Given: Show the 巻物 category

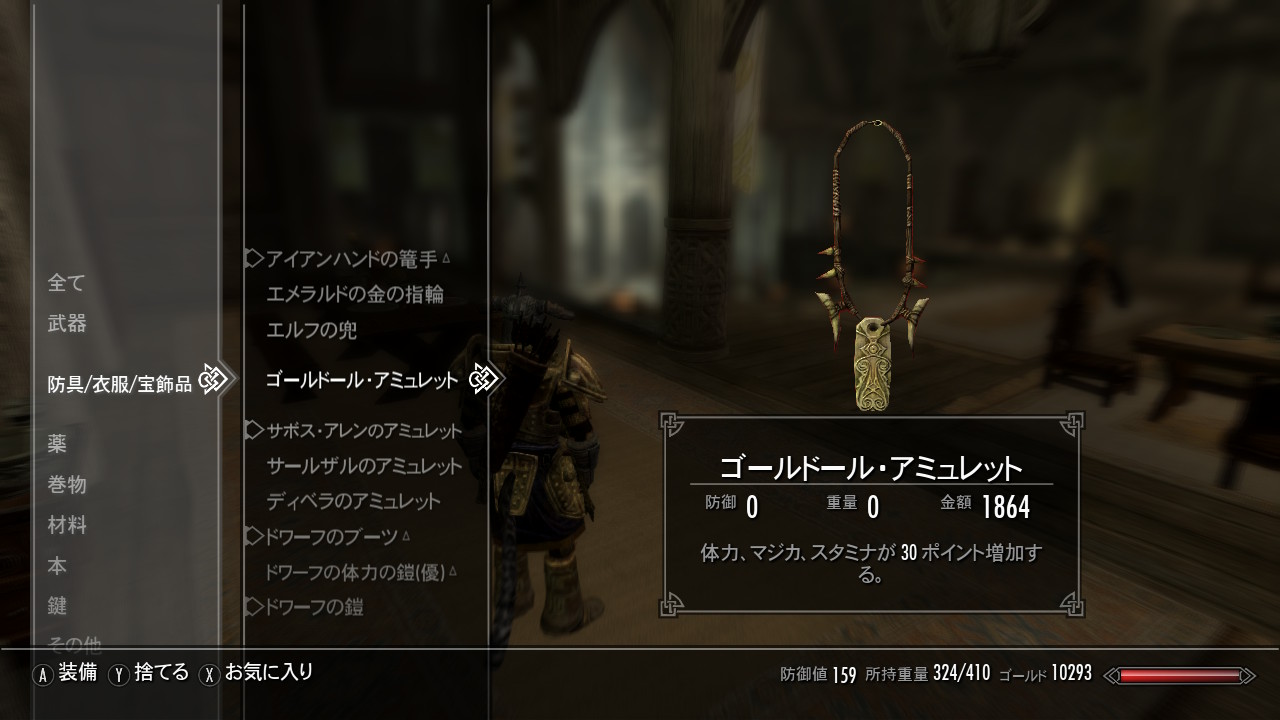Looking at the screenshot, I should 67,485.
